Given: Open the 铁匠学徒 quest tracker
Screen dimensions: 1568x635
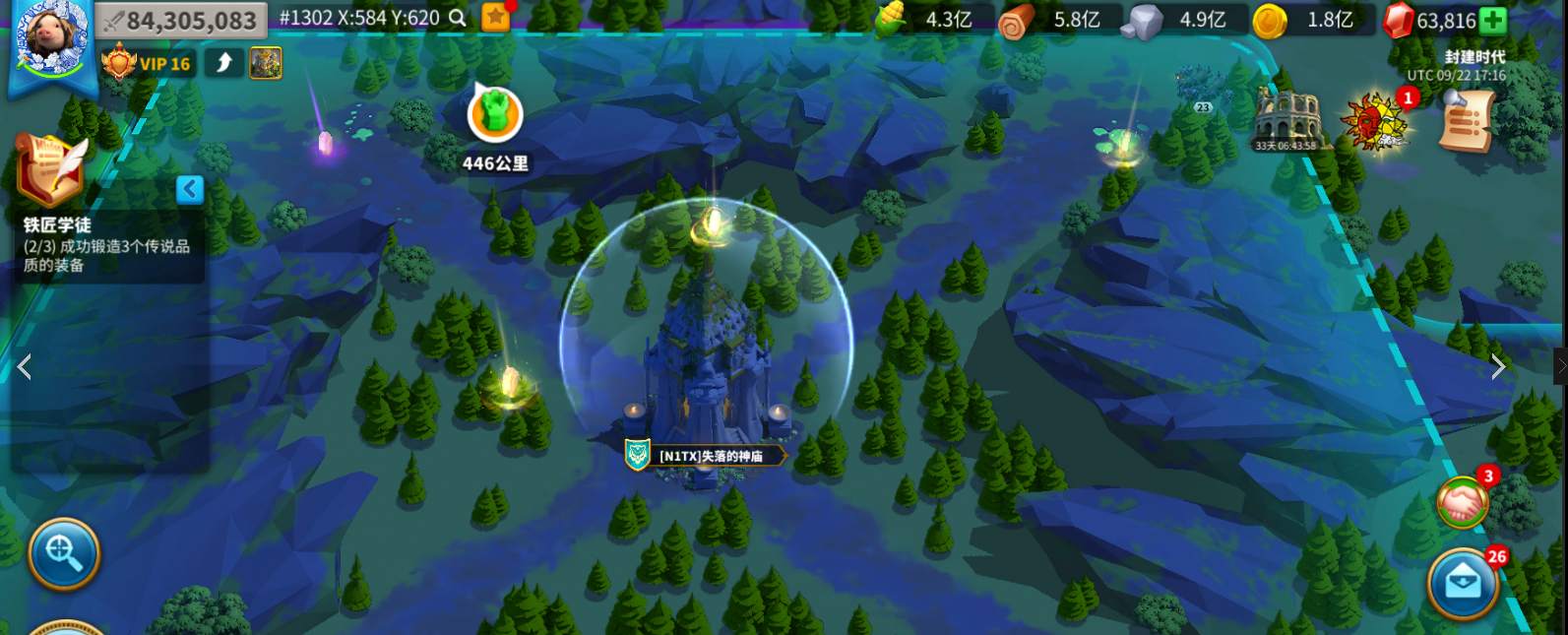Looking at the screenshot, I should pyautogui.click(x=106, y=245).
